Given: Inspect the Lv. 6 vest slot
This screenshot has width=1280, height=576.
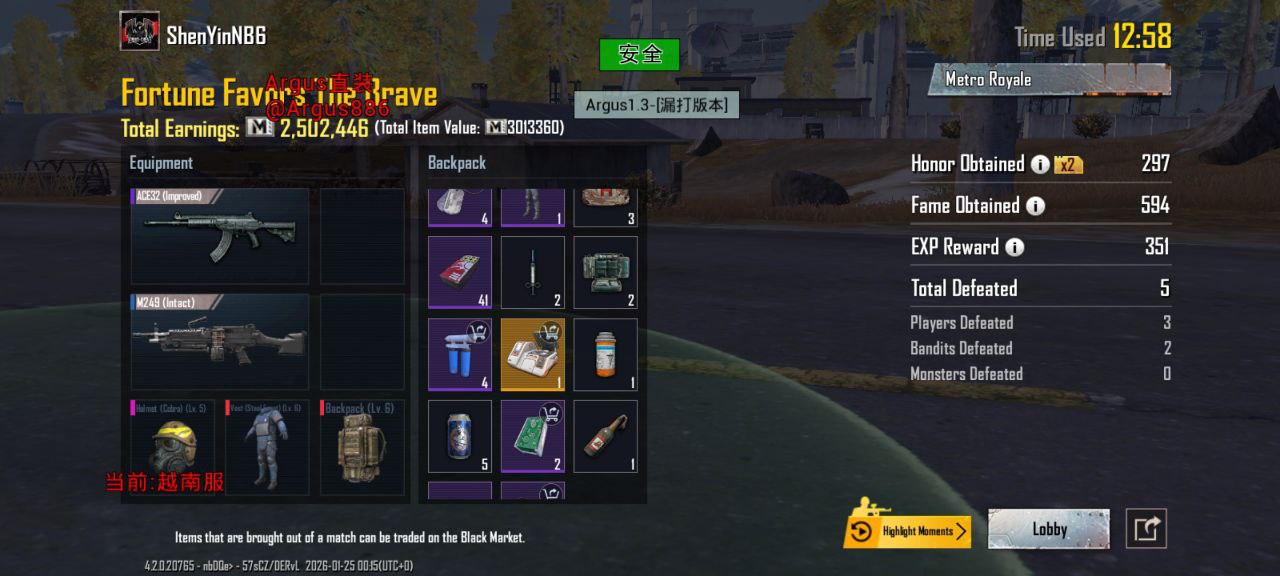Looking at the screenshot, I should click(x=267, y=447).
